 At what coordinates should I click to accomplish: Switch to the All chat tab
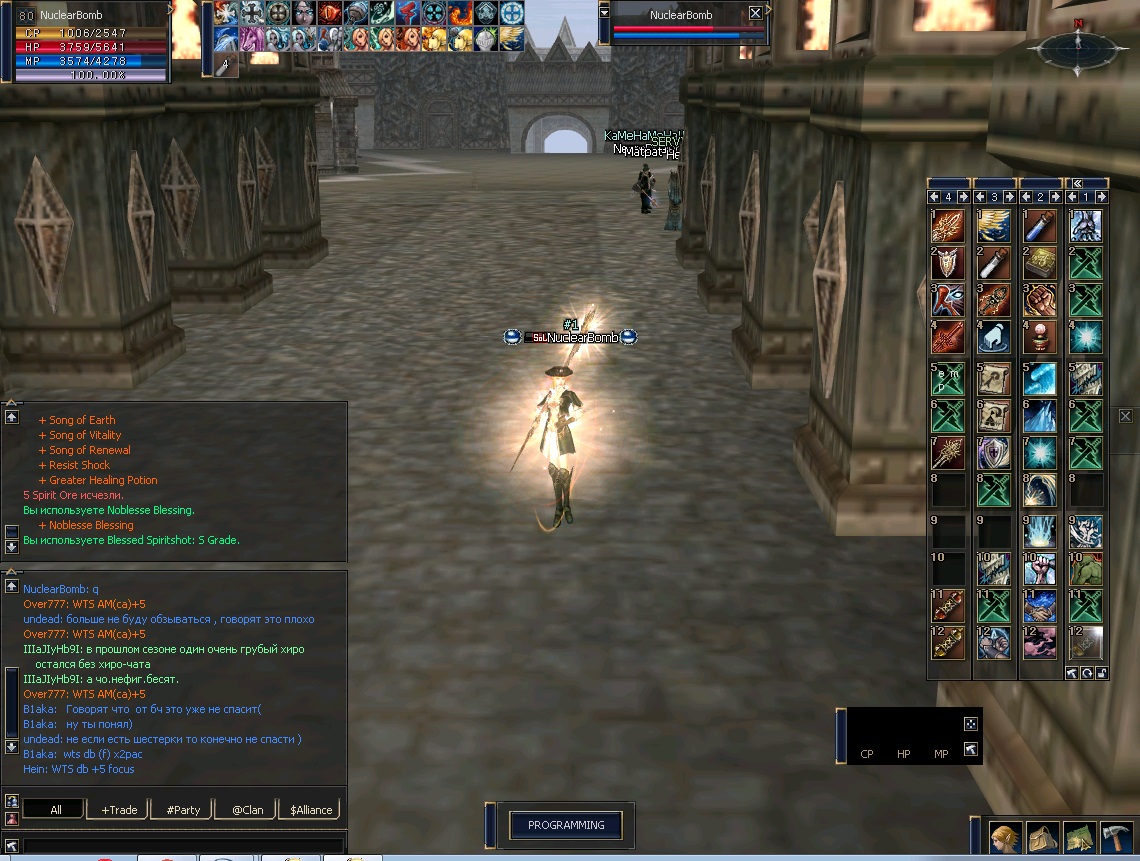[55, 810]
